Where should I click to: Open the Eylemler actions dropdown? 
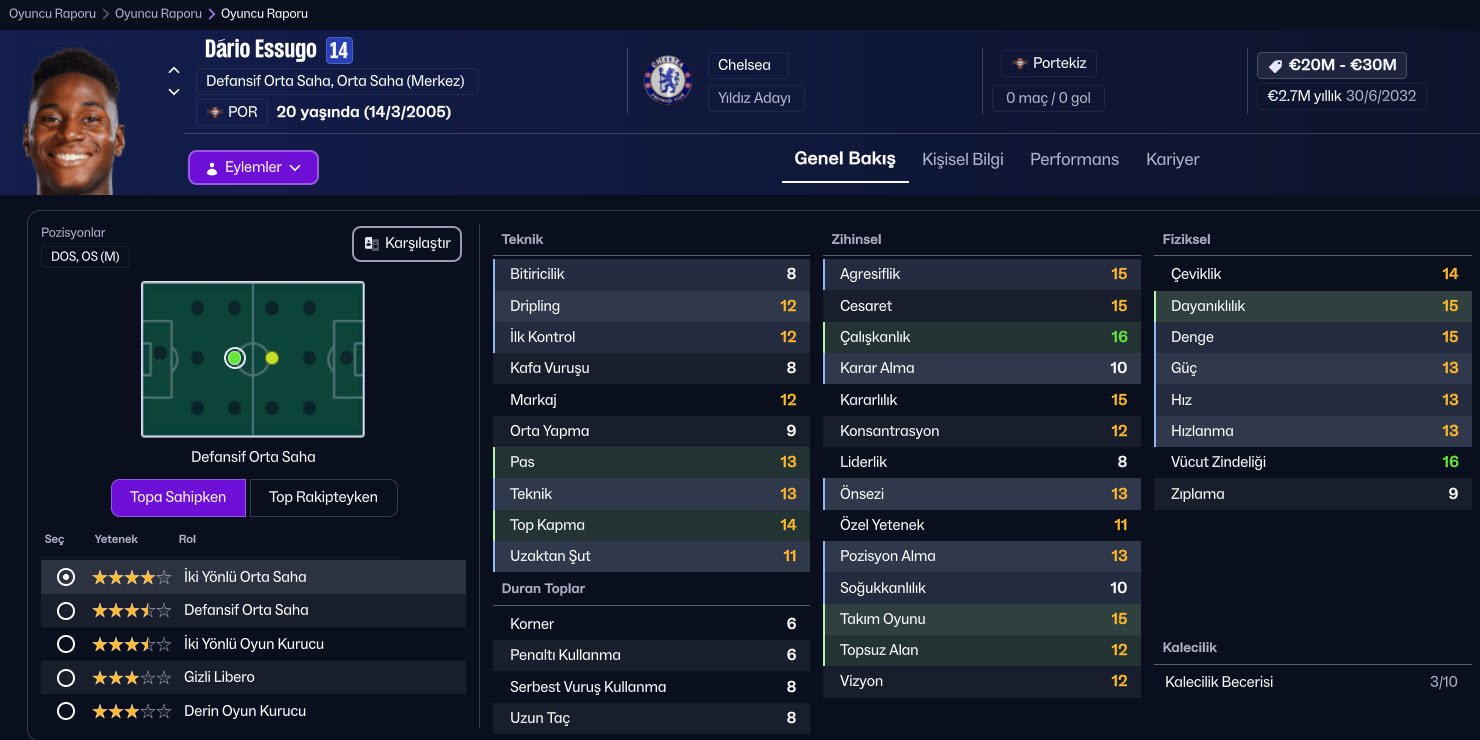tap(253, 168)
